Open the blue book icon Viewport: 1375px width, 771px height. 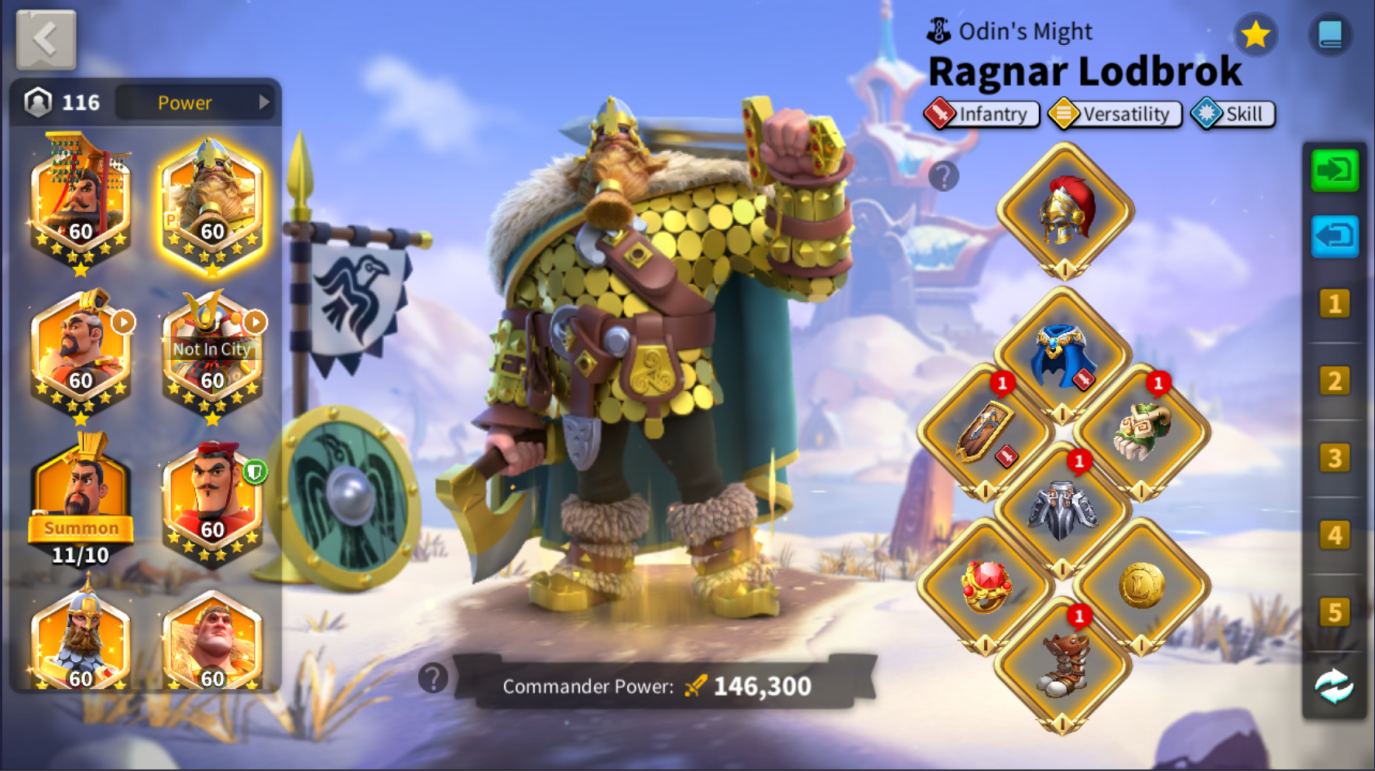1329,36
